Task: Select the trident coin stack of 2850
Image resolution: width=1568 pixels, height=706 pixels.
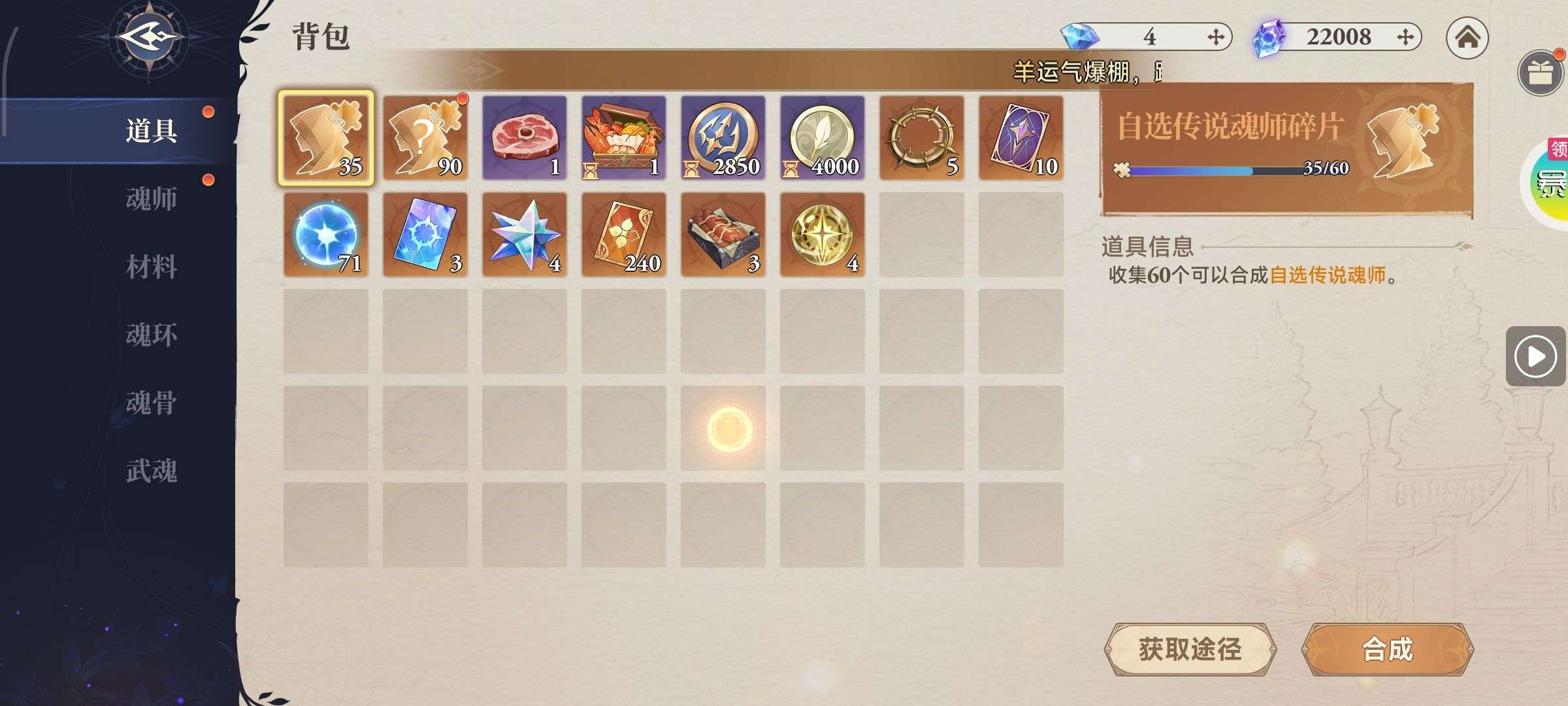Action: coord(723,138)
